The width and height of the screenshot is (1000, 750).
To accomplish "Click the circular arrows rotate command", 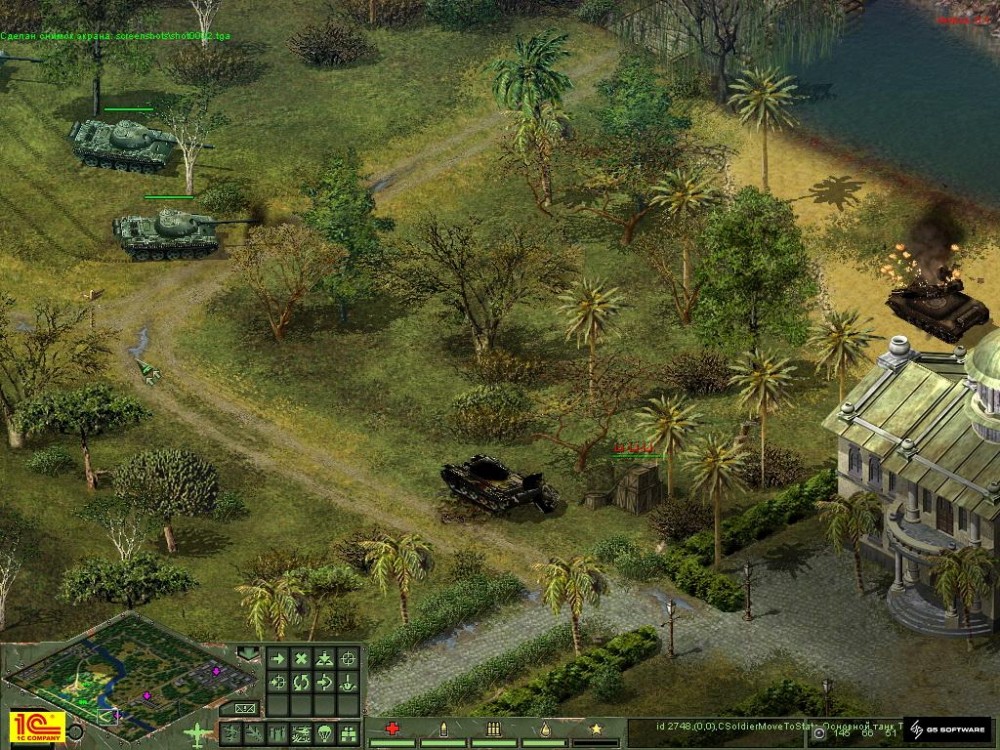I will [301, 683].
